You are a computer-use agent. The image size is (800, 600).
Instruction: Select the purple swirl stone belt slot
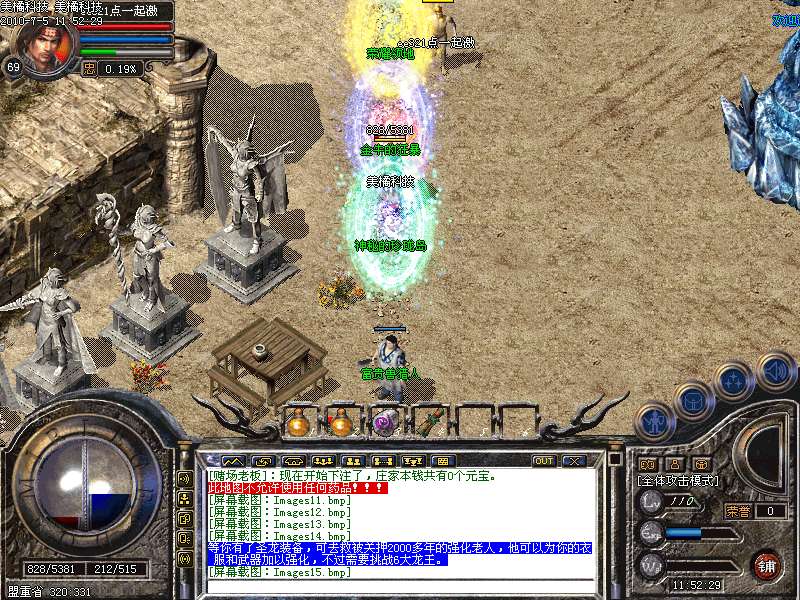point(383,423)
